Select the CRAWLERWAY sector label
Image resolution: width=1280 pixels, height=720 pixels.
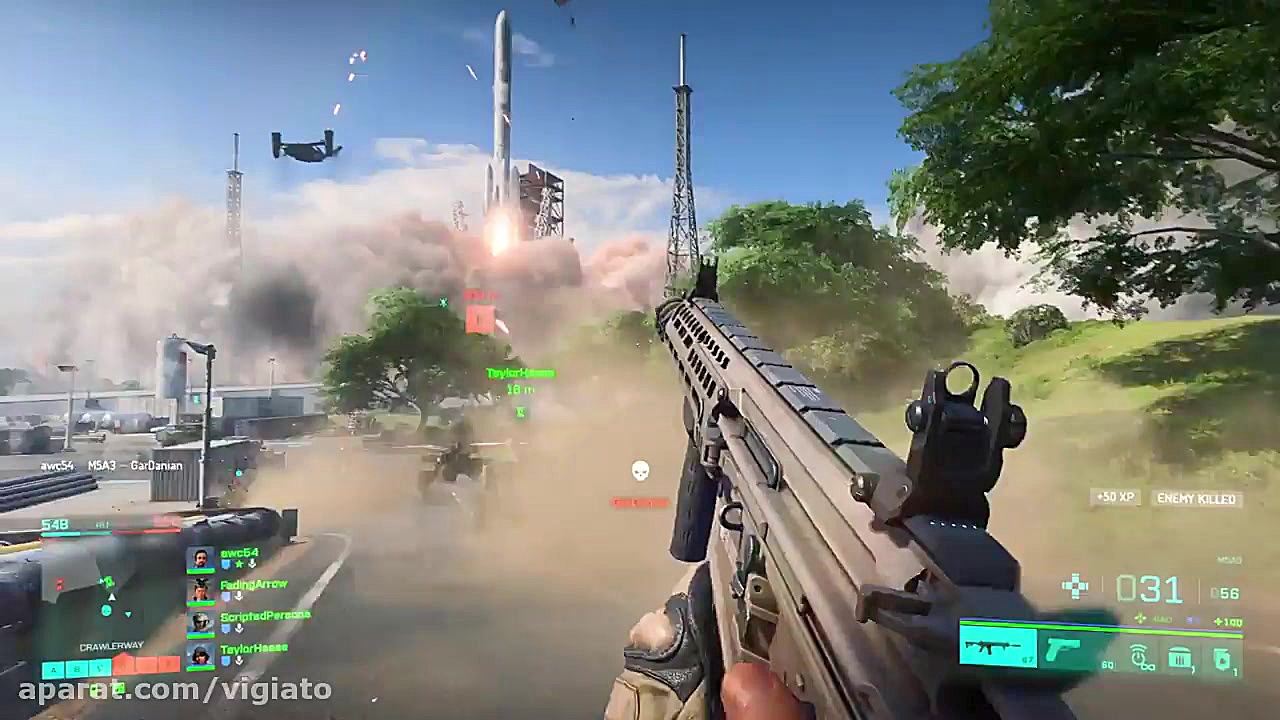point(112,645)
